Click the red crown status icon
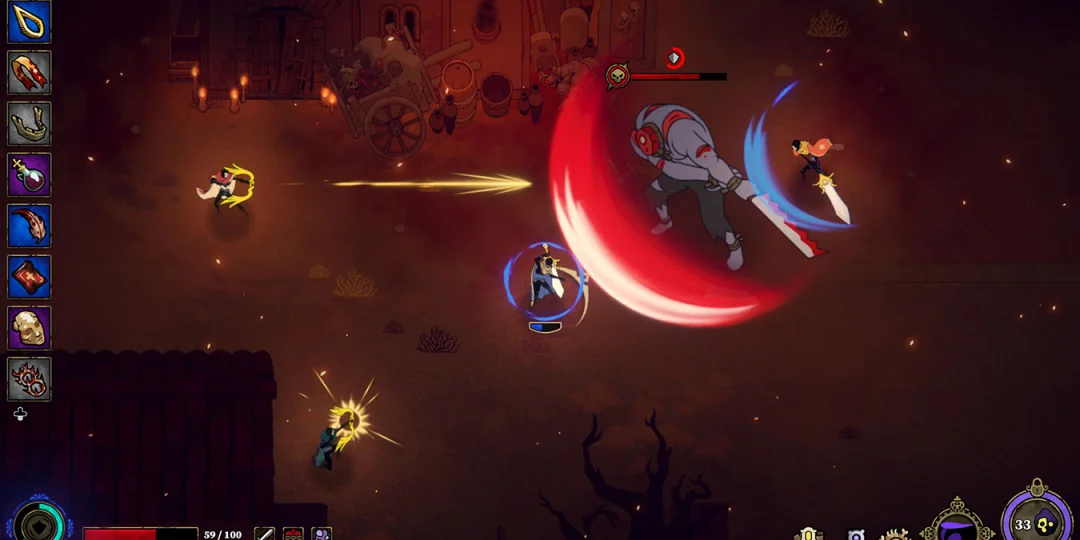The height and width of the screenshot is (540, 1080). [293, 534]
